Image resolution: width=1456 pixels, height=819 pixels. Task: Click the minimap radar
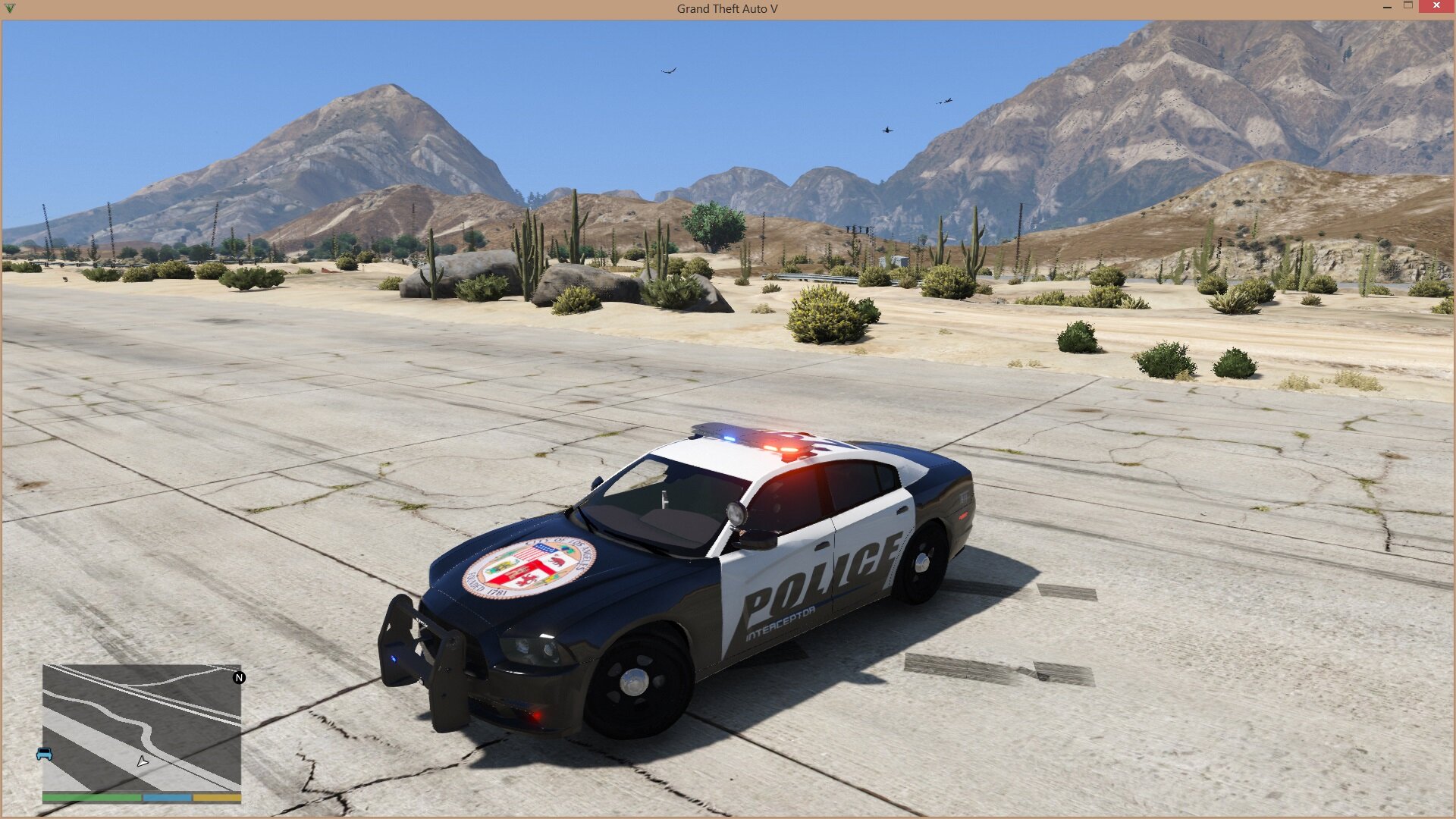(142, 728)
